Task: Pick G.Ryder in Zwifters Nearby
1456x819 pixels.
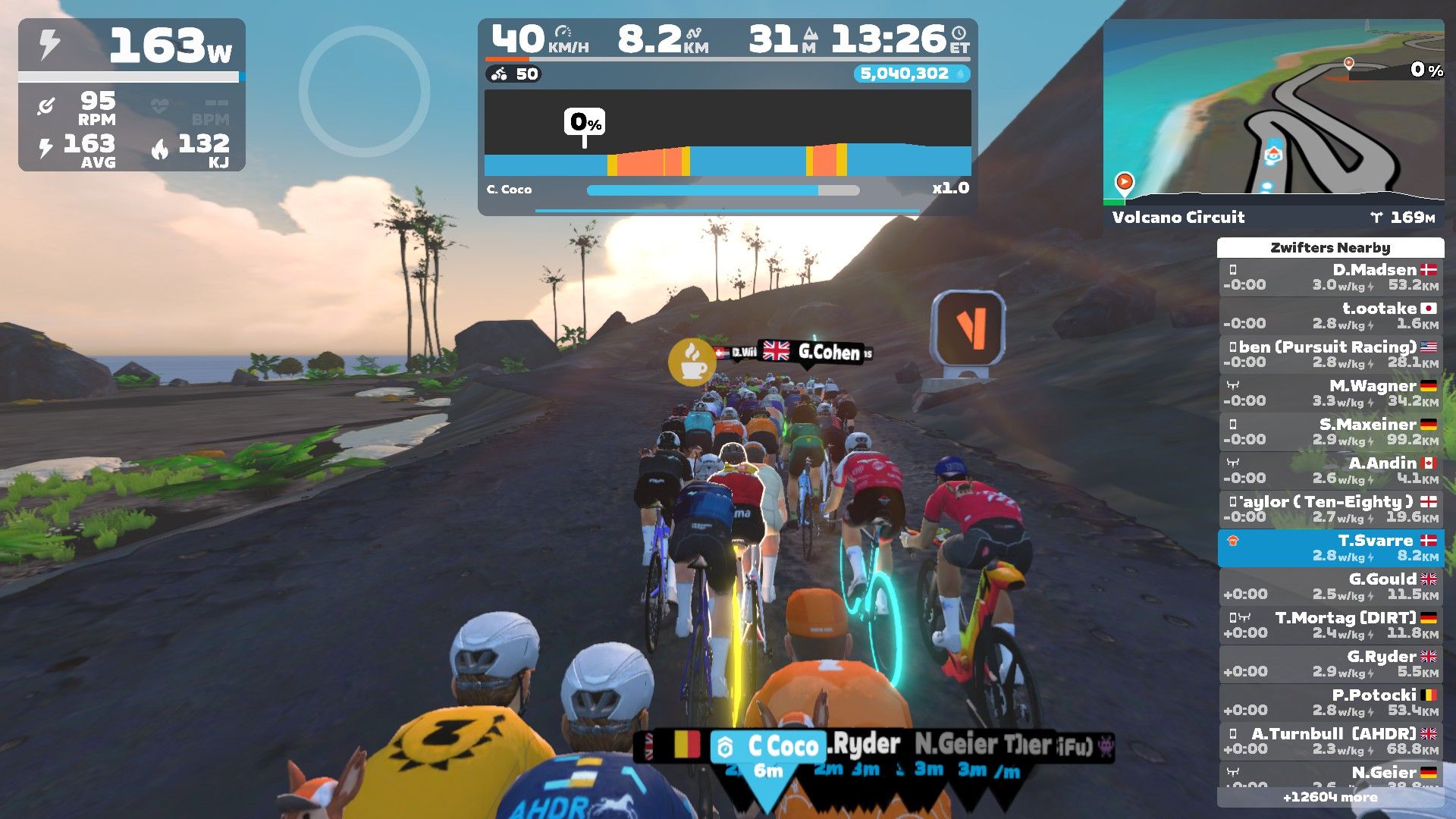Action: 1331,664
